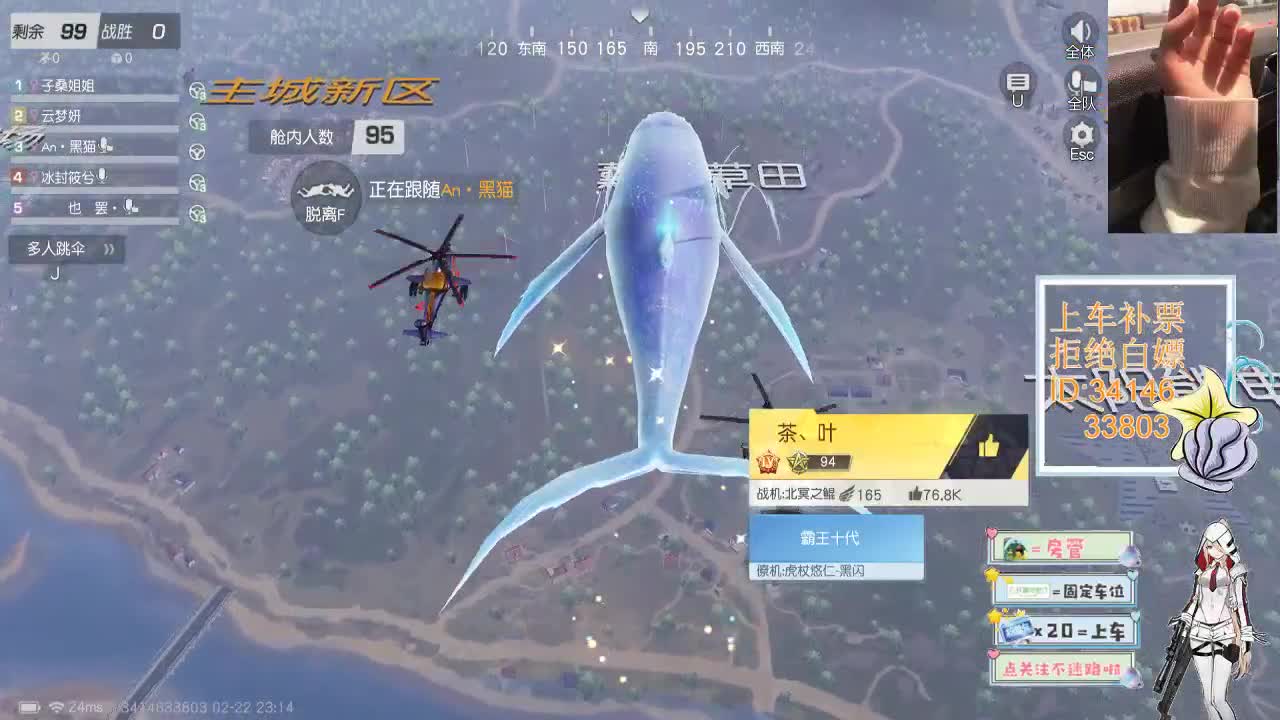Click the 全体 speaker voice icon

pos(1080,33)
